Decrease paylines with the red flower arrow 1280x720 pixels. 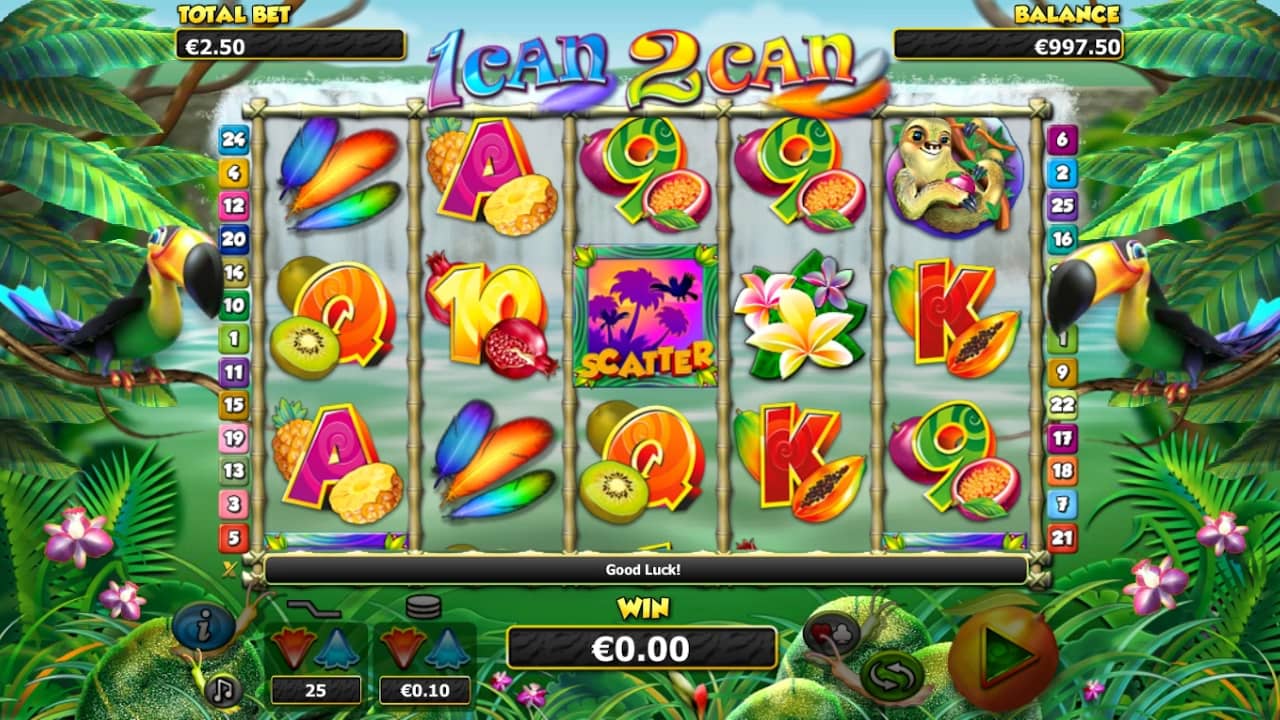[292, 648]
